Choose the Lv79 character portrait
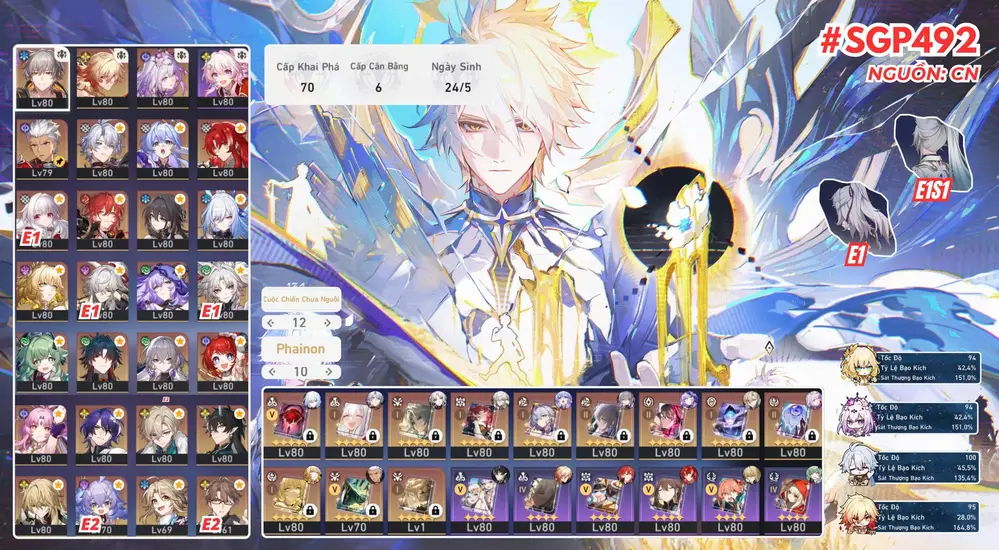This screenshot has height=550, width=999. point(42,147)
